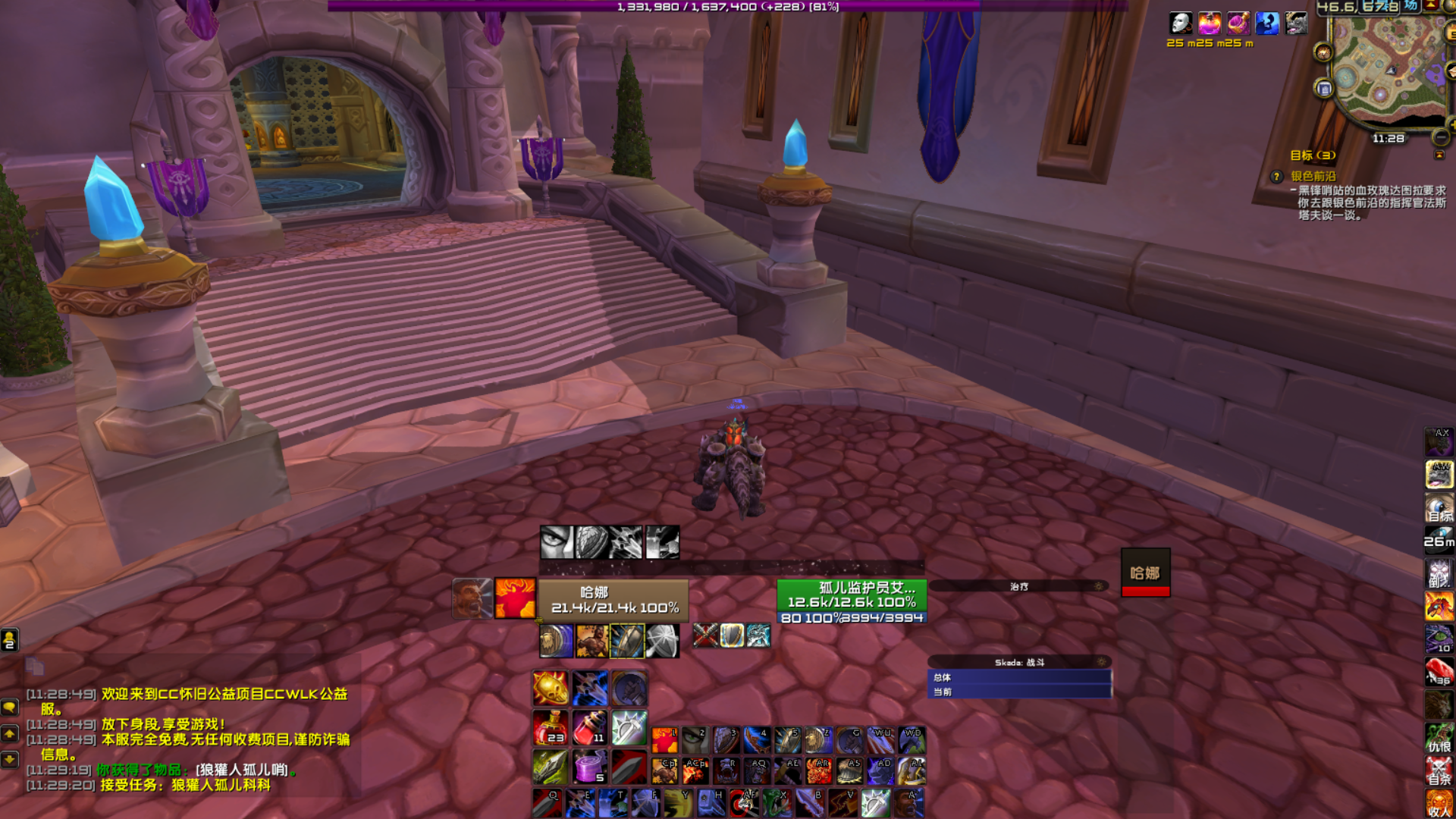Open the chat speech bubble button

(x=9, y=707)
